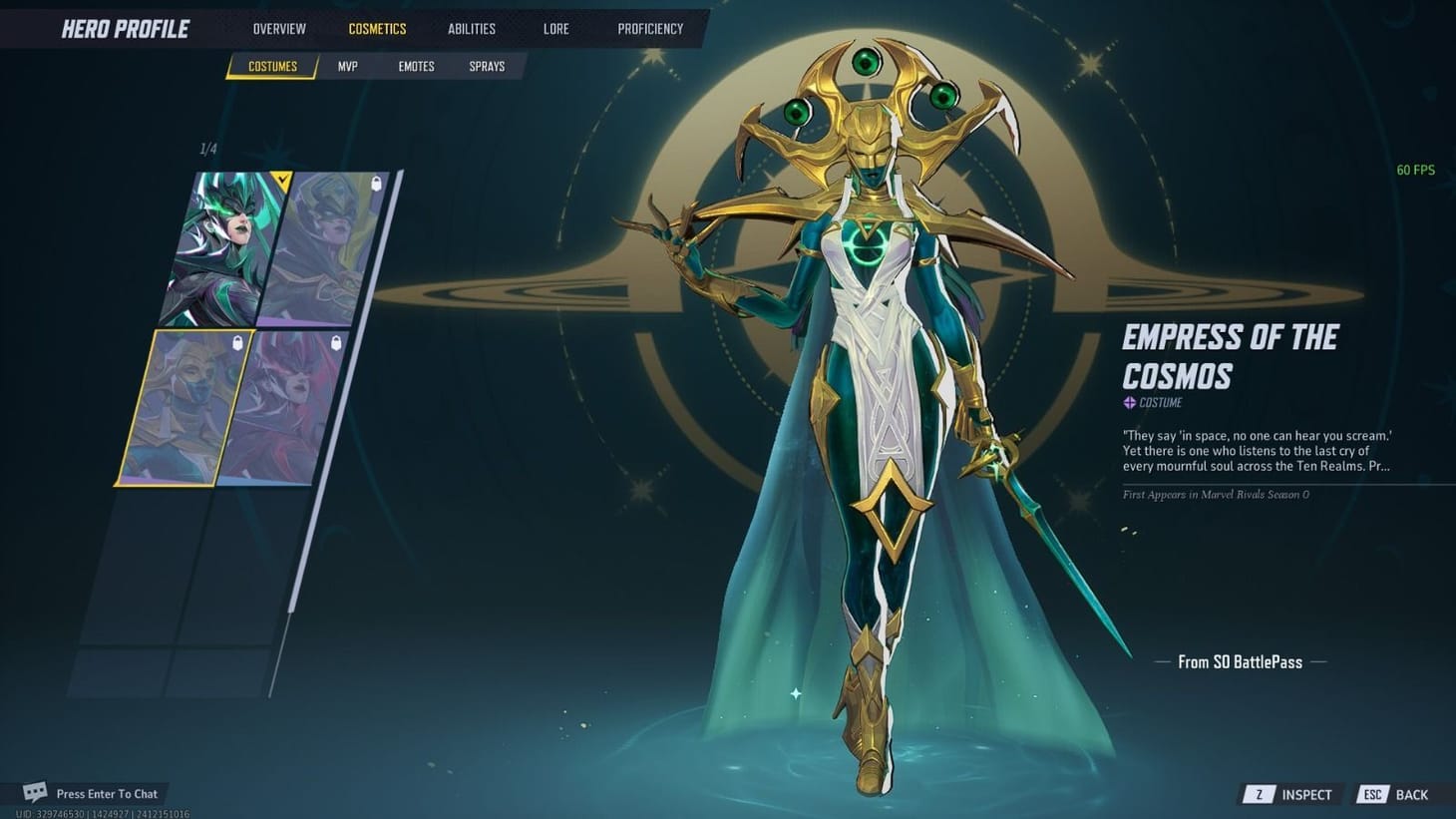The width and height of the screenshot is (1456, 819).
Task: Click the From S0 BattlePass label
Action: click(x=1239, y=661)
